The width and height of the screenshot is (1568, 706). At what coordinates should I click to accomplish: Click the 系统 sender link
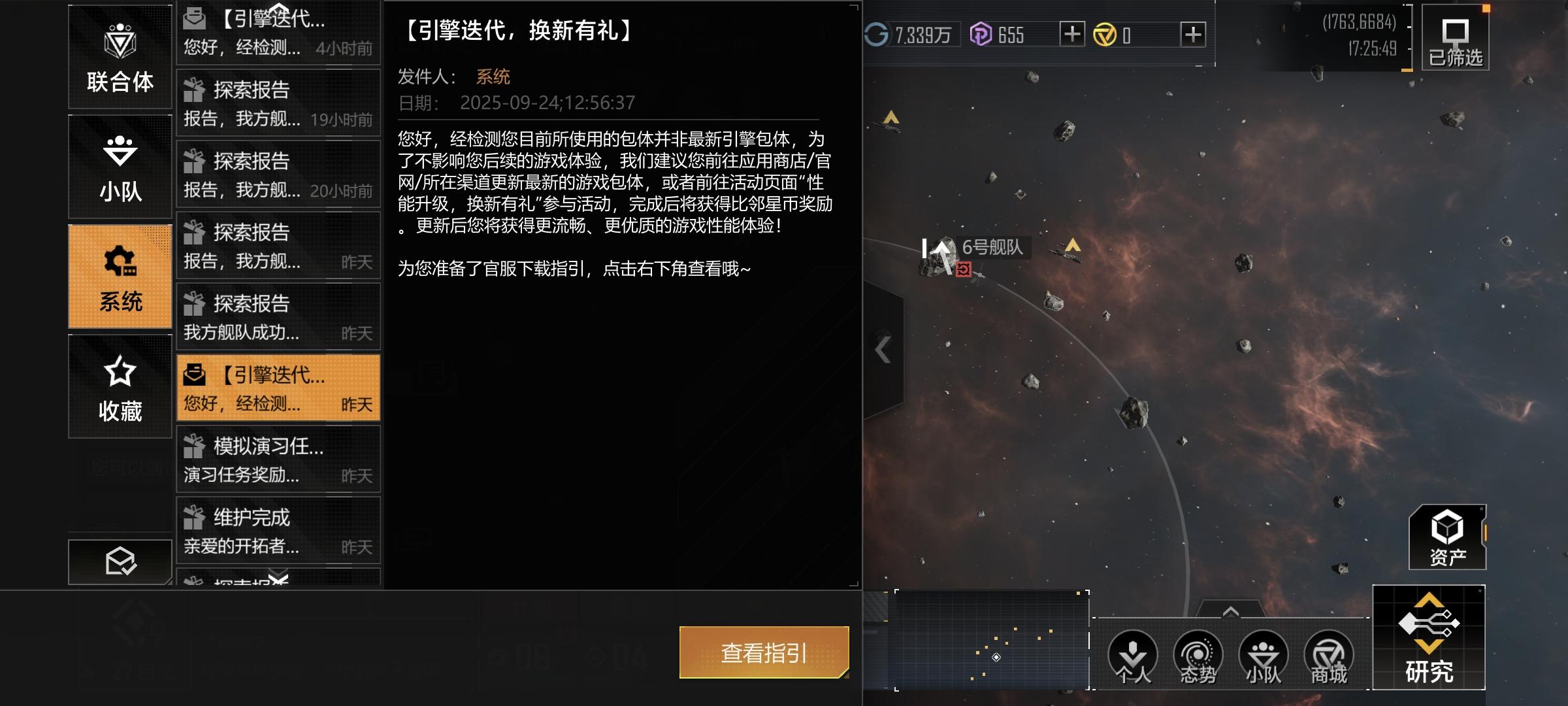(493, 77)
